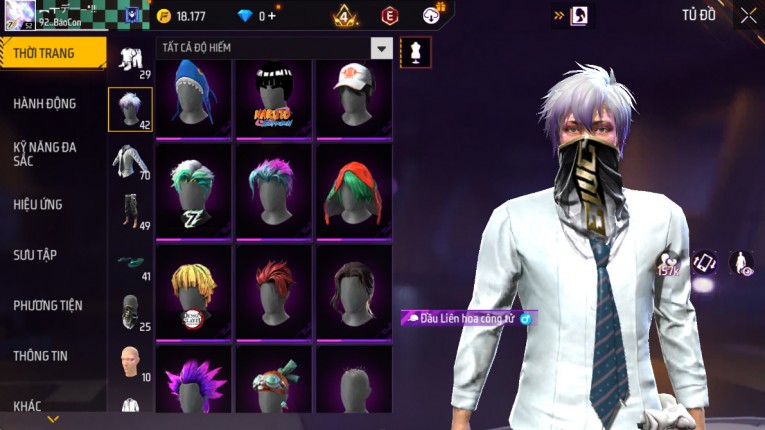Go to Sưu Tập section
The height and width of the screenshot is (430, 765).
(x=35, y=255)
